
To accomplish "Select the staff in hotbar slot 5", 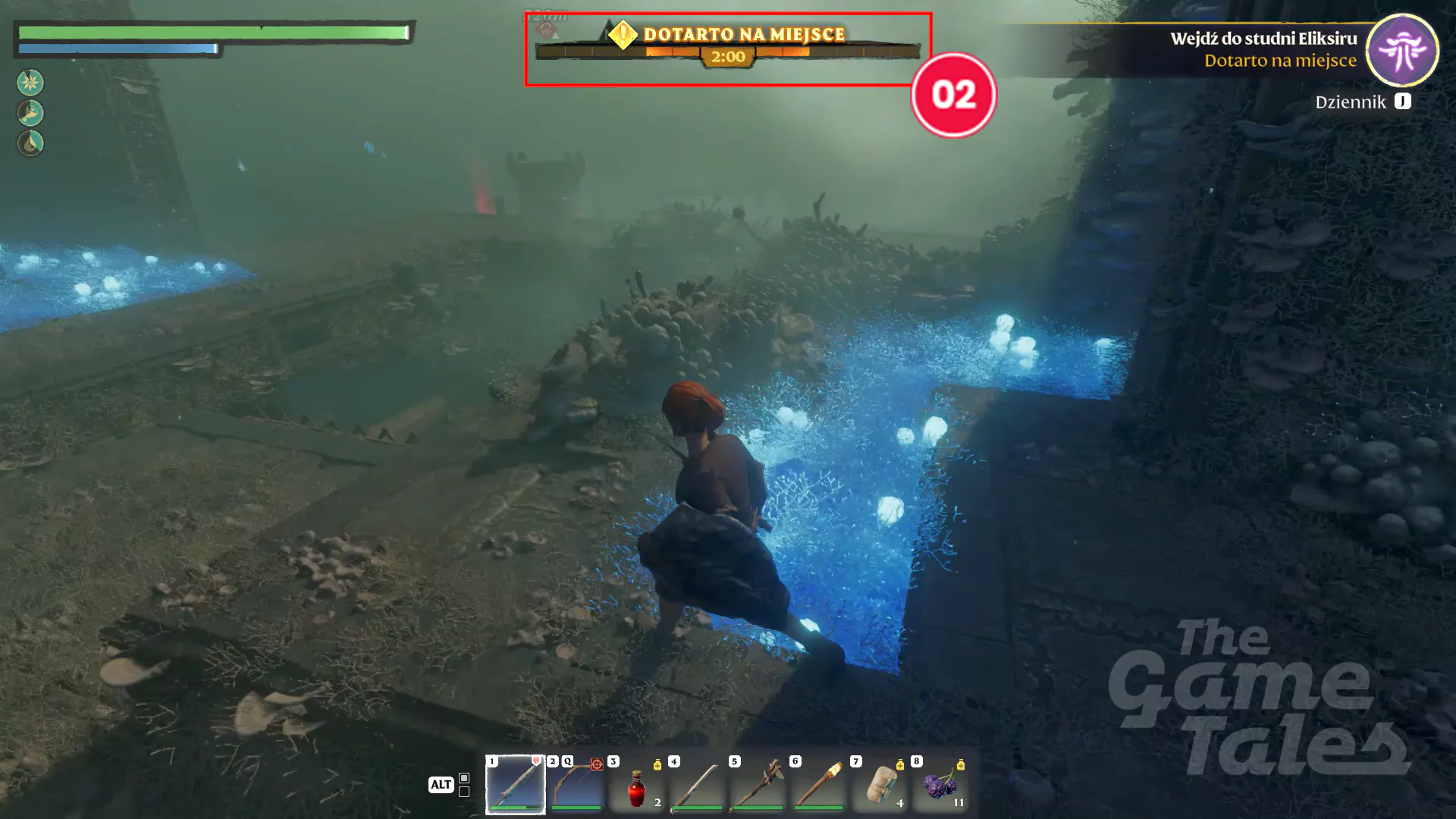I will [758, 786].
